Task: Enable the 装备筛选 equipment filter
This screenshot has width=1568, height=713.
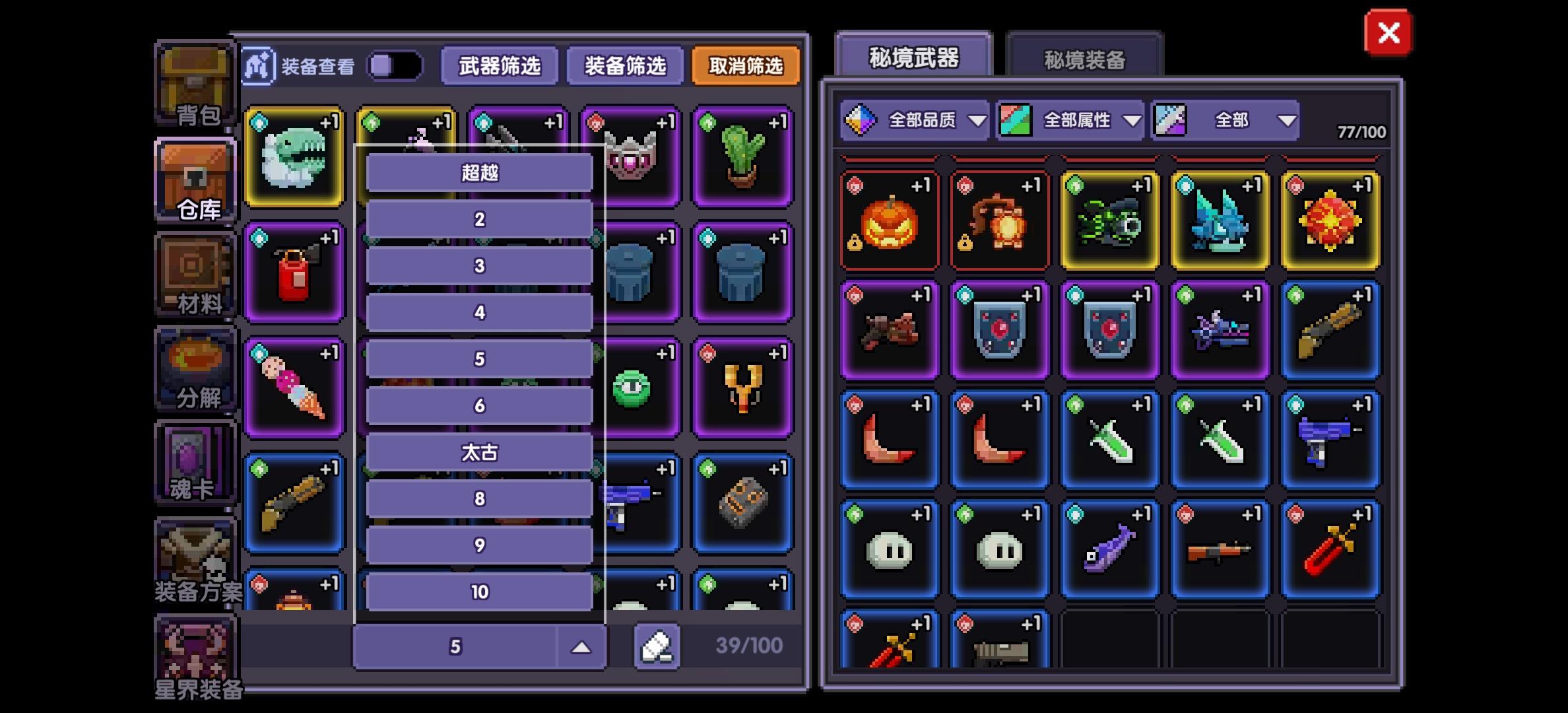Action: point(624,66)
